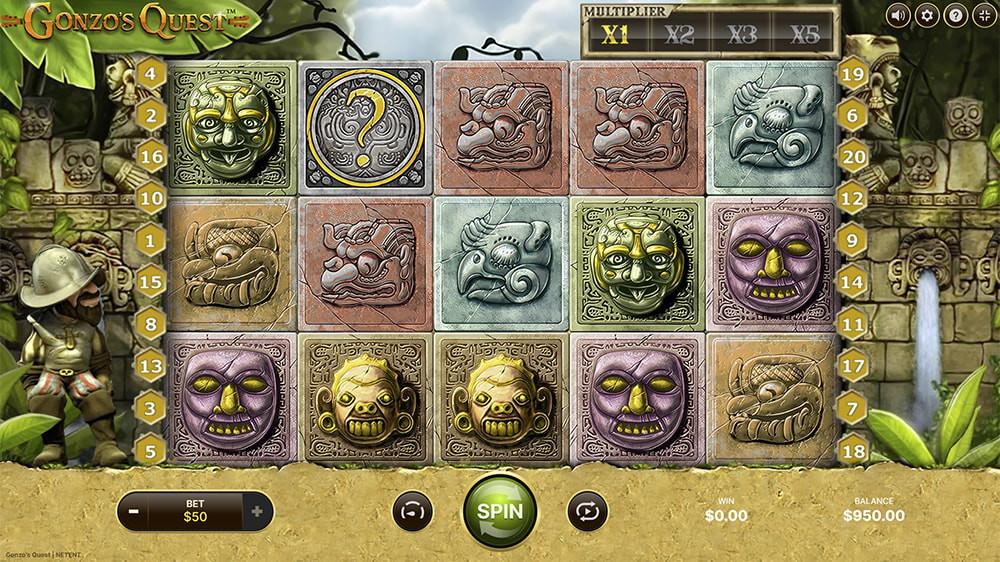
Task: Show payline 14 on the right side
Action: 852,283
